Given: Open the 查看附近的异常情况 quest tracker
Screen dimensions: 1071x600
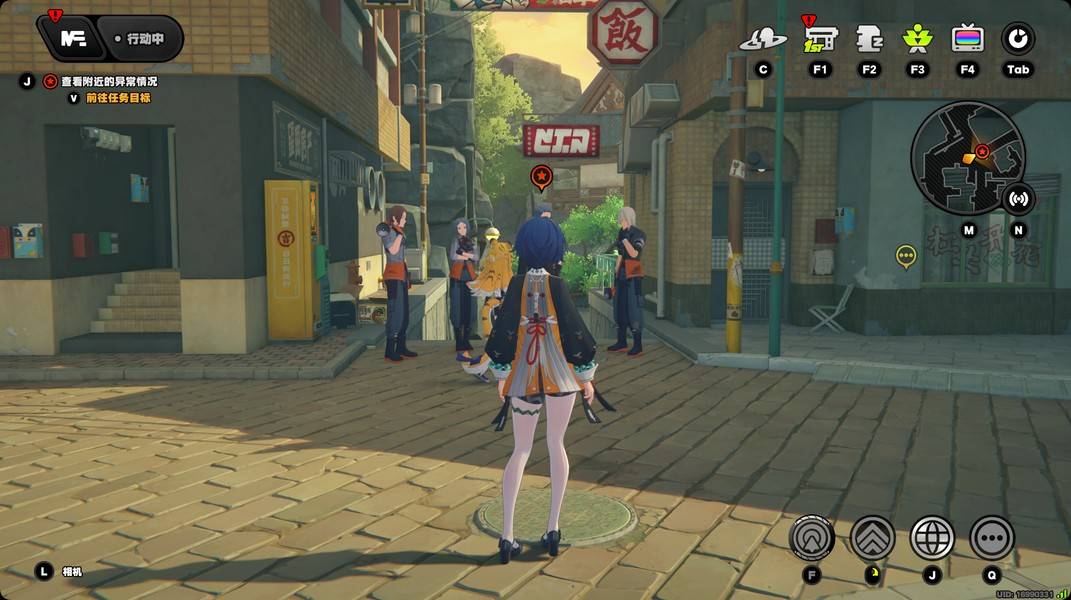Looking at the screenshot, I should (108, 81).
